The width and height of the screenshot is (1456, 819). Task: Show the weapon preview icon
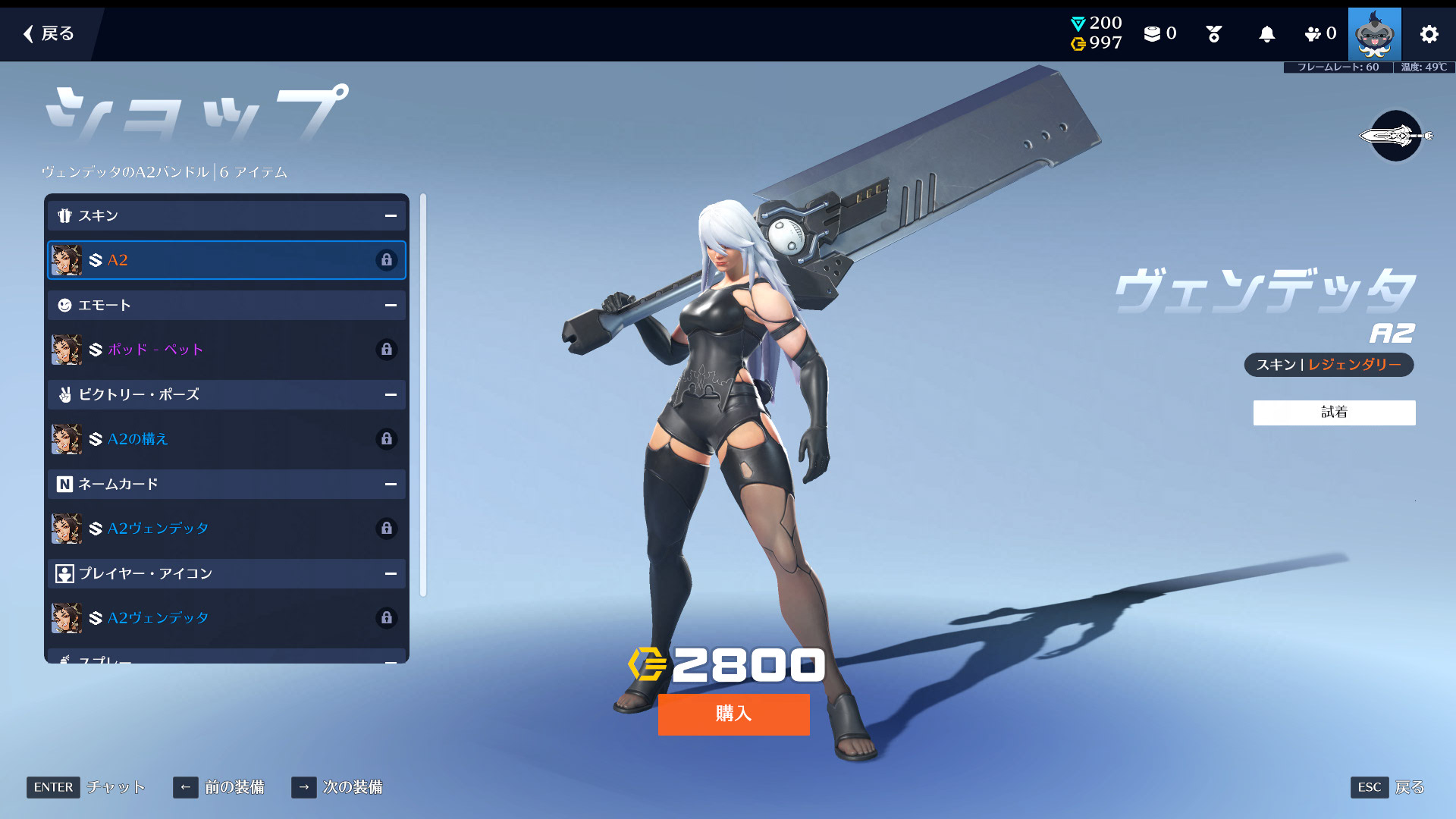(x=1396, y=136)
